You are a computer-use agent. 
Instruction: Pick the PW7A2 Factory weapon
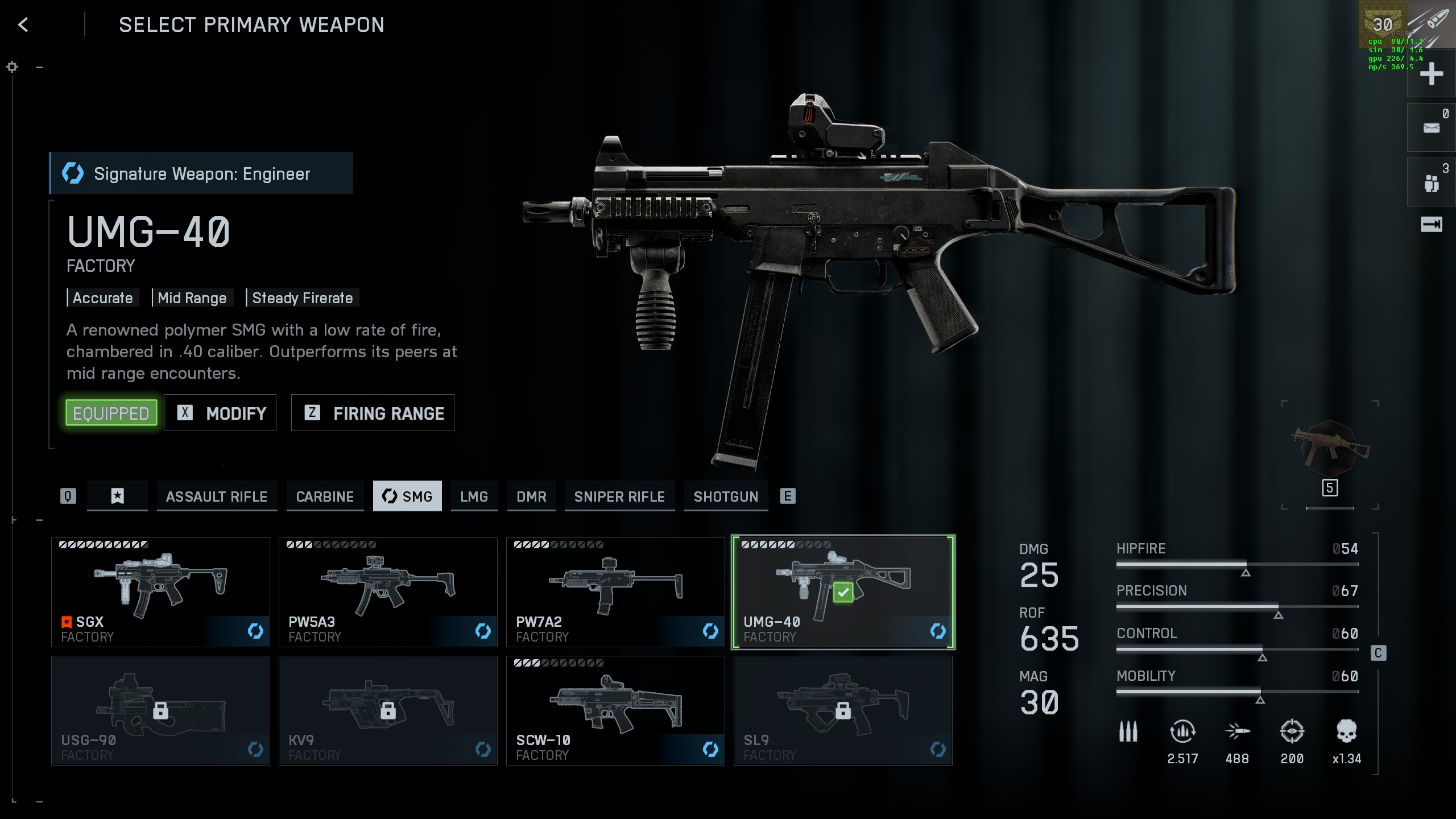(x=615, y=592)
